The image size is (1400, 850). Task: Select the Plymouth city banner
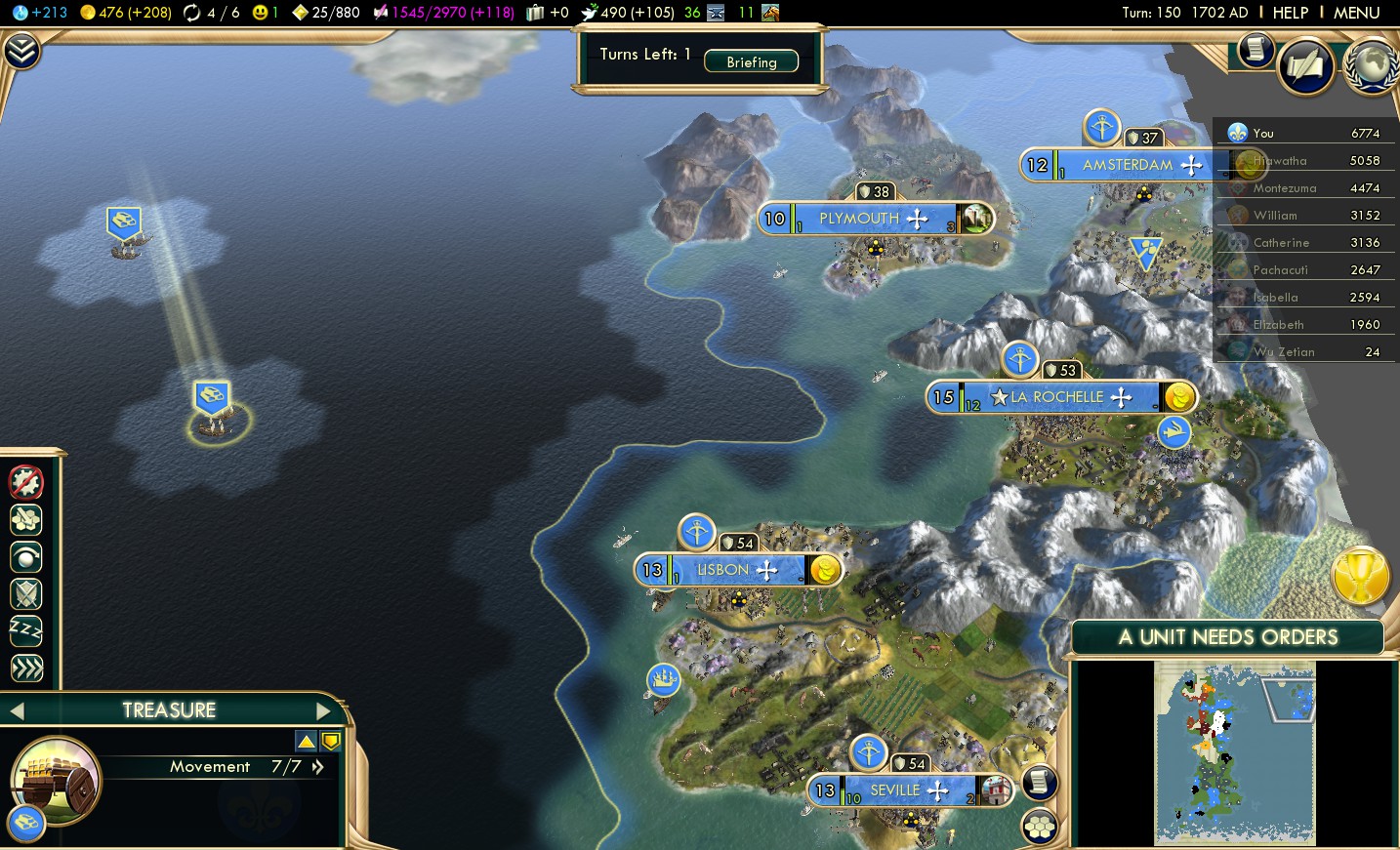click(x=858, y=219)
